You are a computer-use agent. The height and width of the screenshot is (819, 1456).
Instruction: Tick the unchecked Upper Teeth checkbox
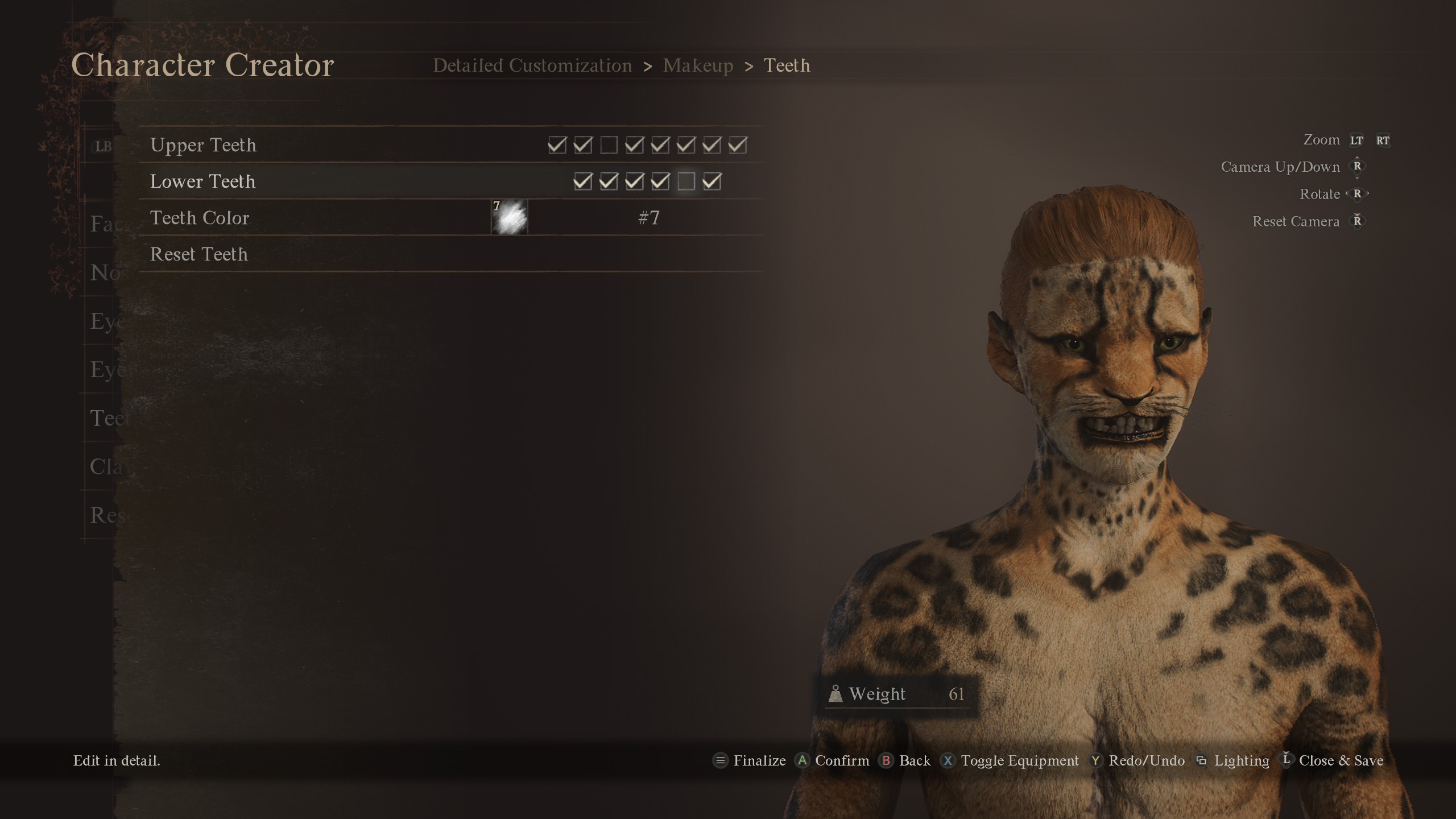tap(609, 146)
